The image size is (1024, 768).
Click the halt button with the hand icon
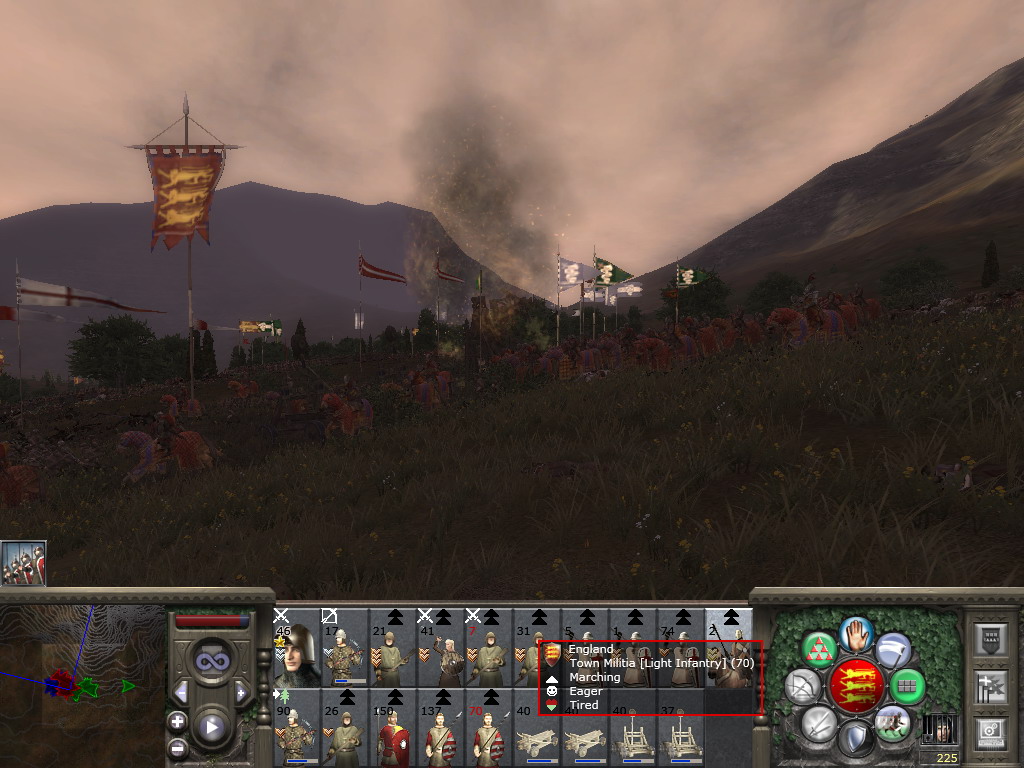click(x=856, y=634)
